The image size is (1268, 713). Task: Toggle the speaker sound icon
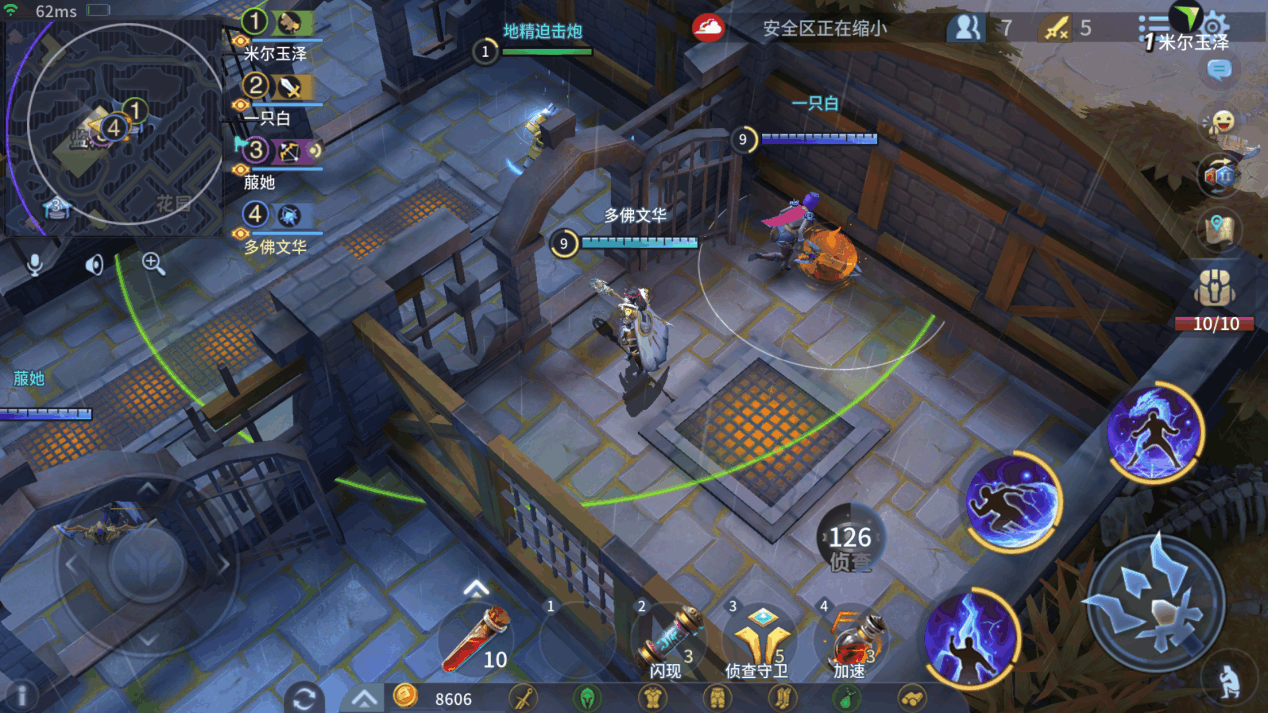click(x=94, y=264)
